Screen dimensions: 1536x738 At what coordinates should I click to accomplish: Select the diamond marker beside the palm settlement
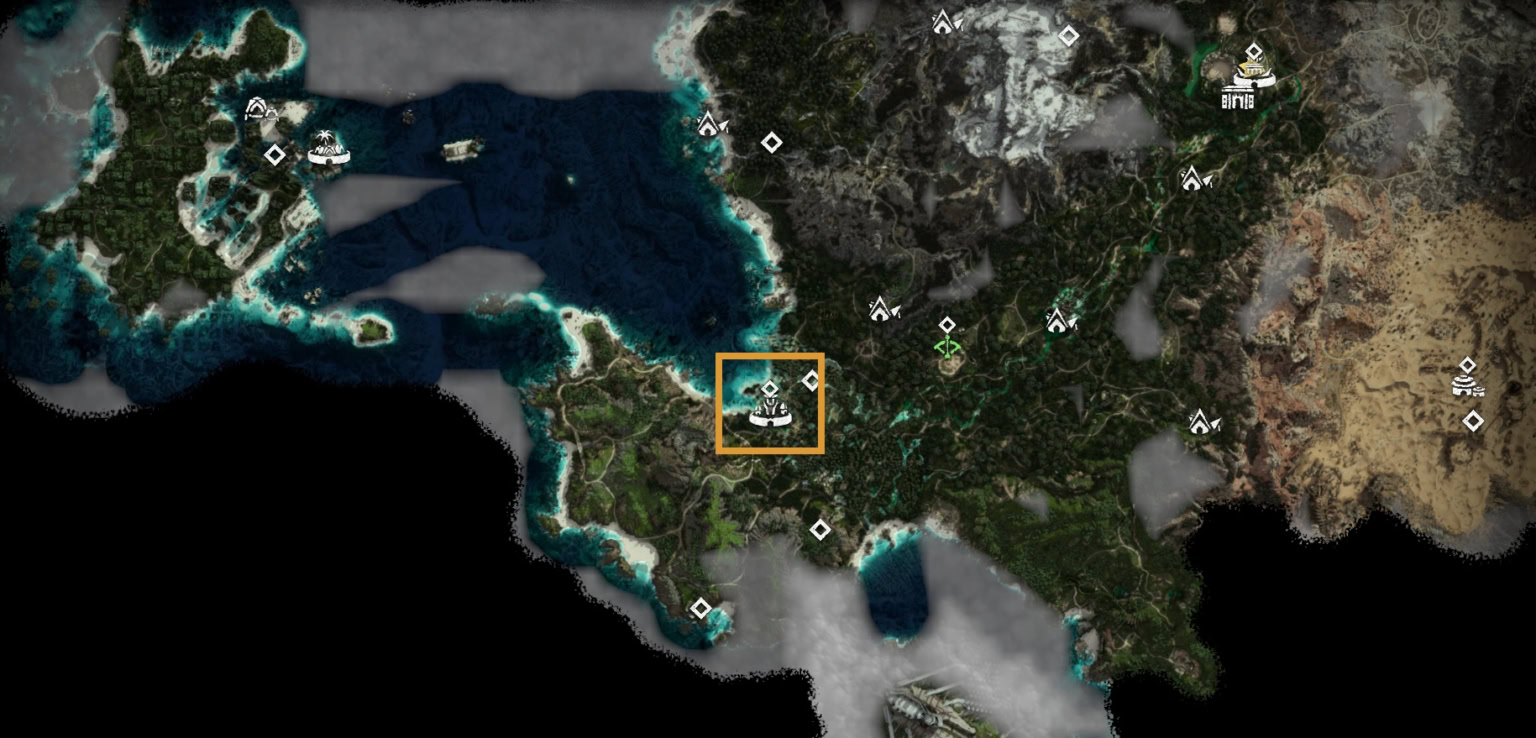coord(273,154)
